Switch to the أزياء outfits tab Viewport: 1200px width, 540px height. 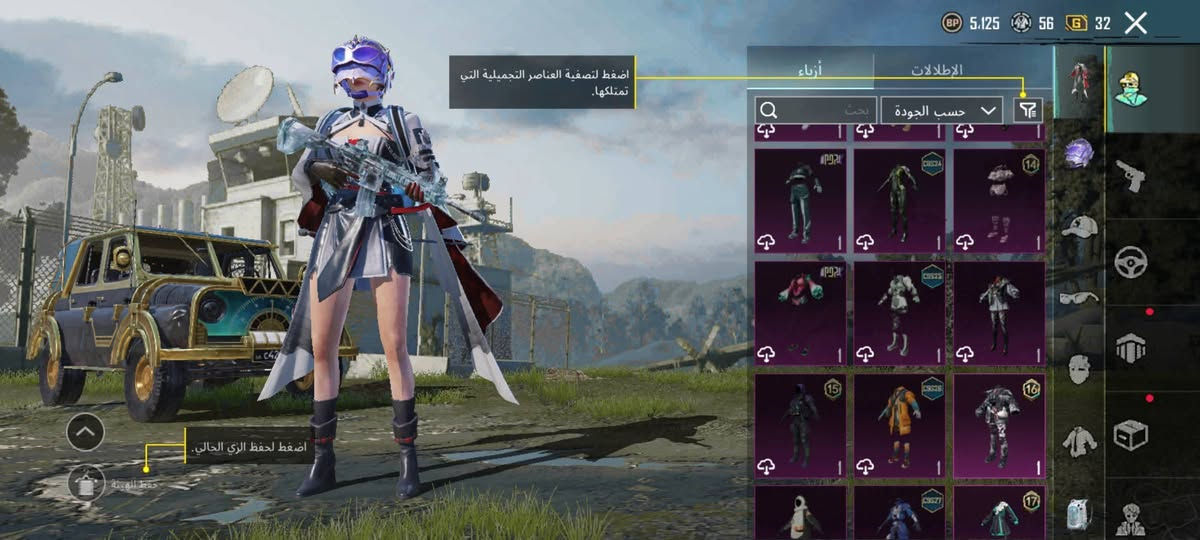click(810, 70)
